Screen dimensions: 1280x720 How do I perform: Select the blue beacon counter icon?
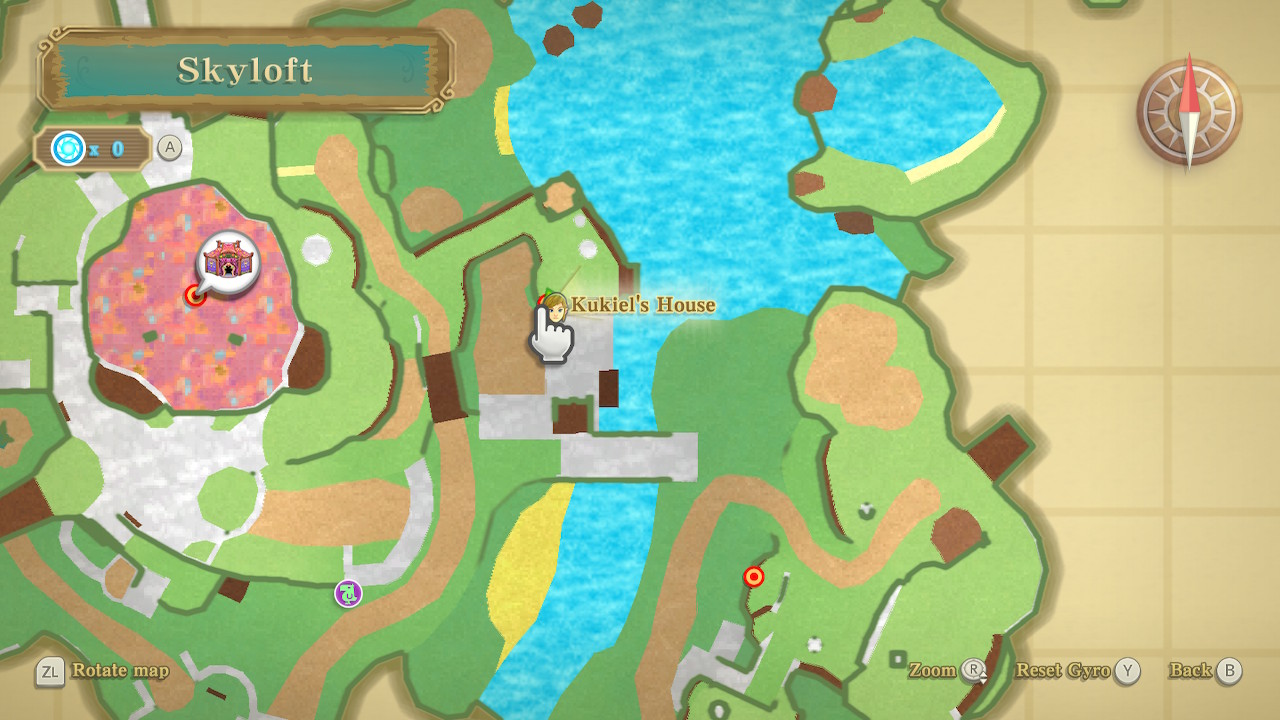(x=68, y=149)
